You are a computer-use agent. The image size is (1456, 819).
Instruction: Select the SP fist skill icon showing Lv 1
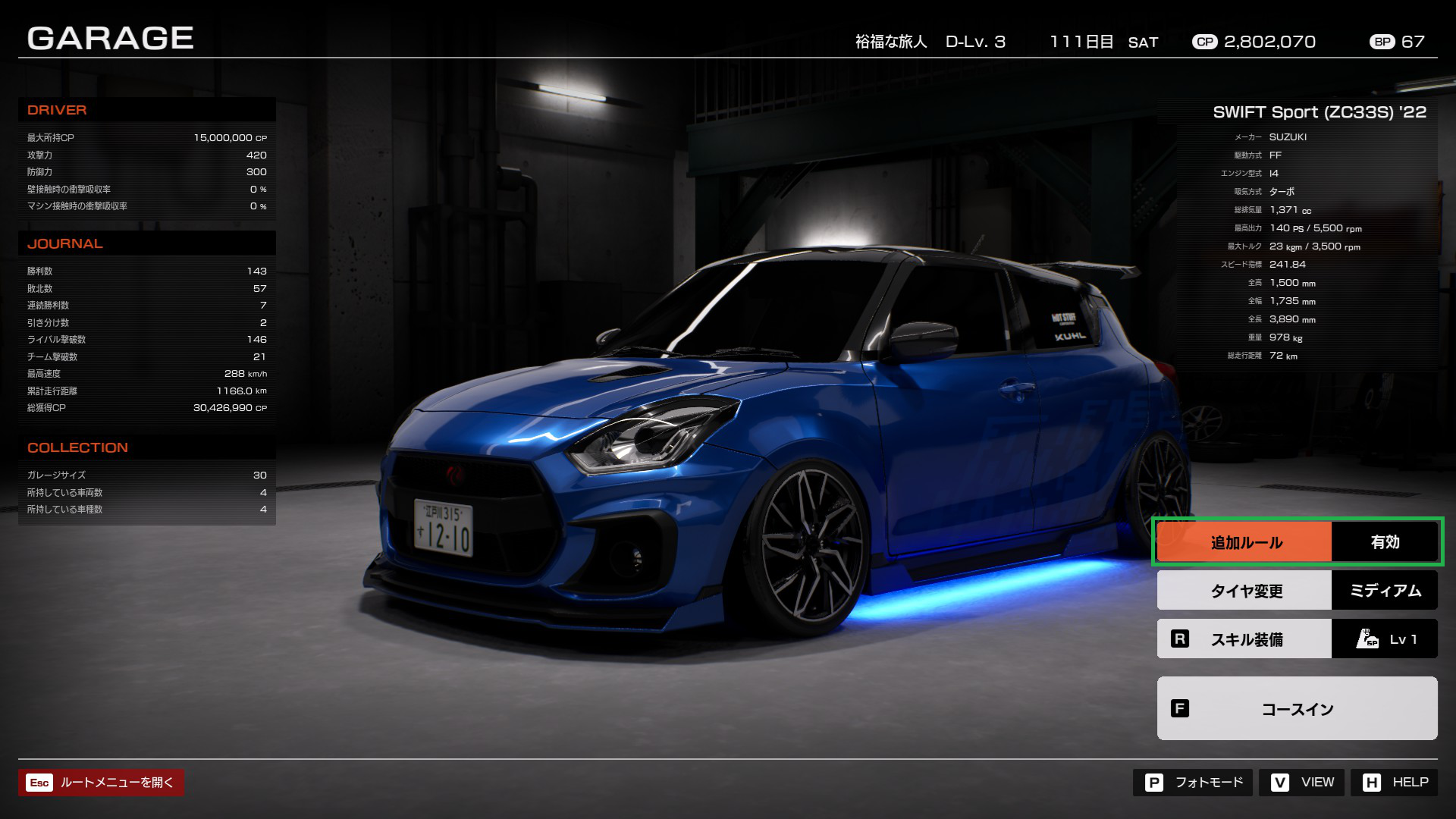(1367, 638)
